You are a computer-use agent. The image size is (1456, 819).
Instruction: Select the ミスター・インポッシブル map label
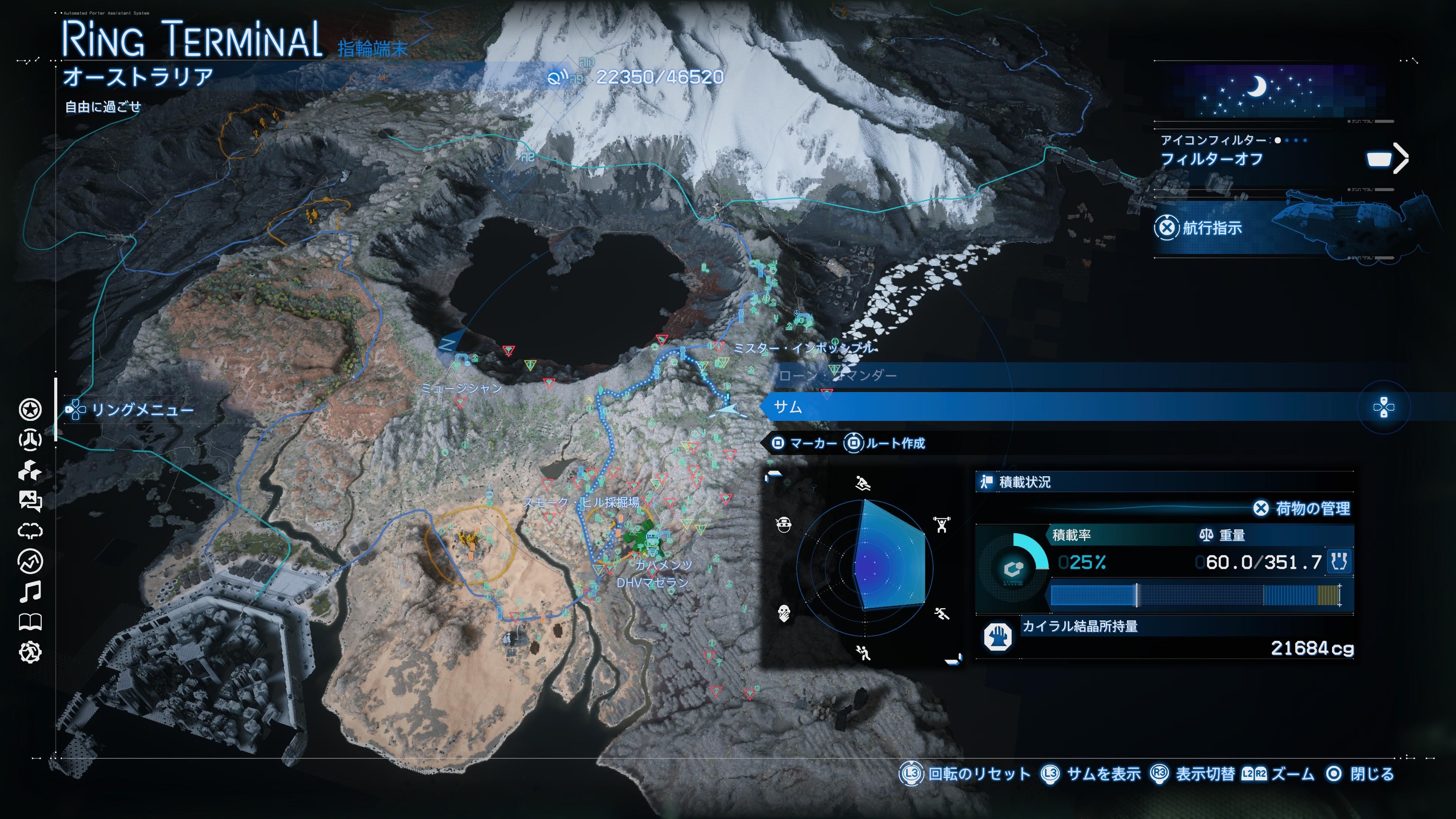click(x=804, y=348)
